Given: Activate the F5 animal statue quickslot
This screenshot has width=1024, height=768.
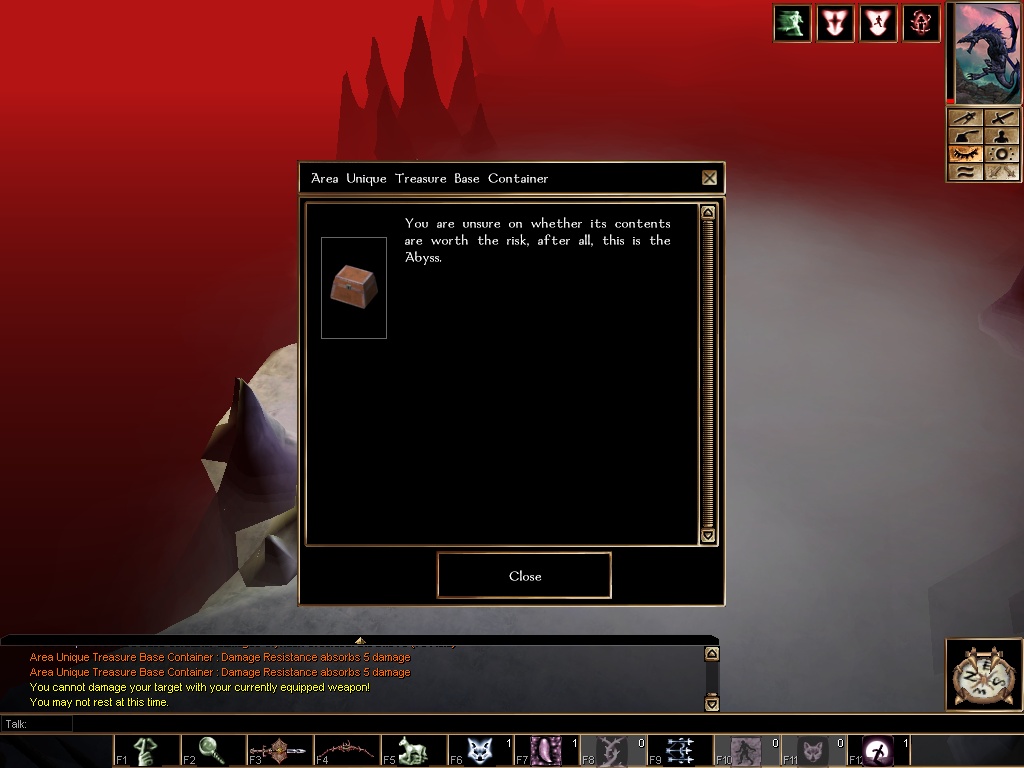Looking at the screenshot, I should [x=414, y=750].
